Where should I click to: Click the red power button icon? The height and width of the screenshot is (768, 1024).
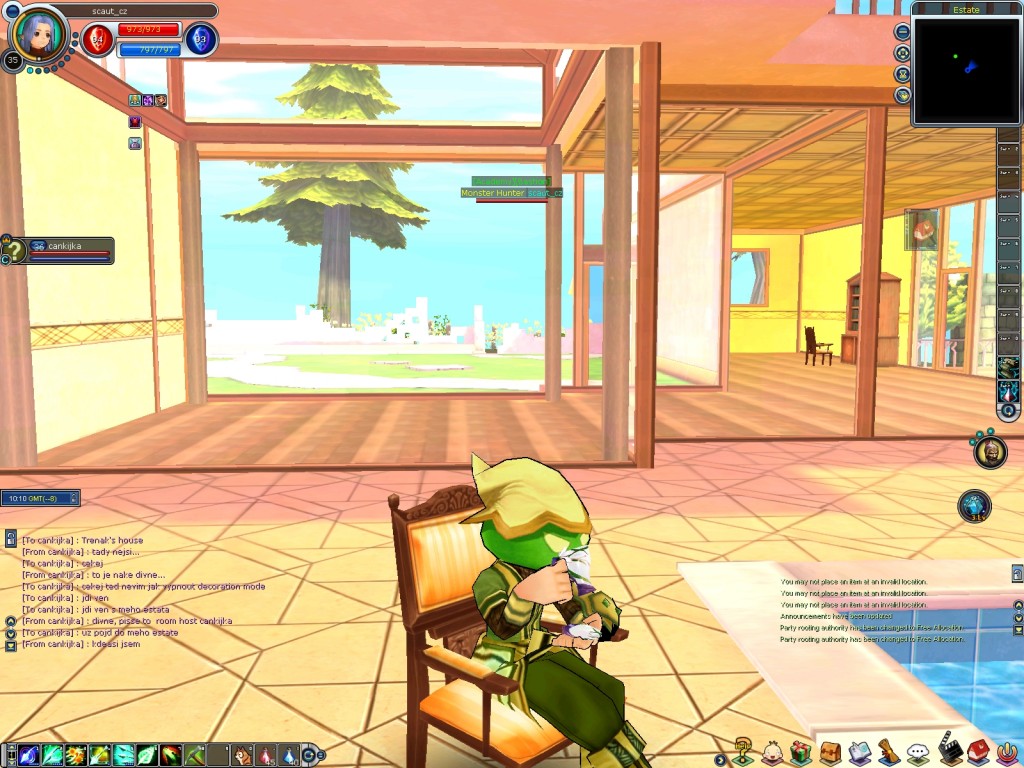coord(1007,752)
